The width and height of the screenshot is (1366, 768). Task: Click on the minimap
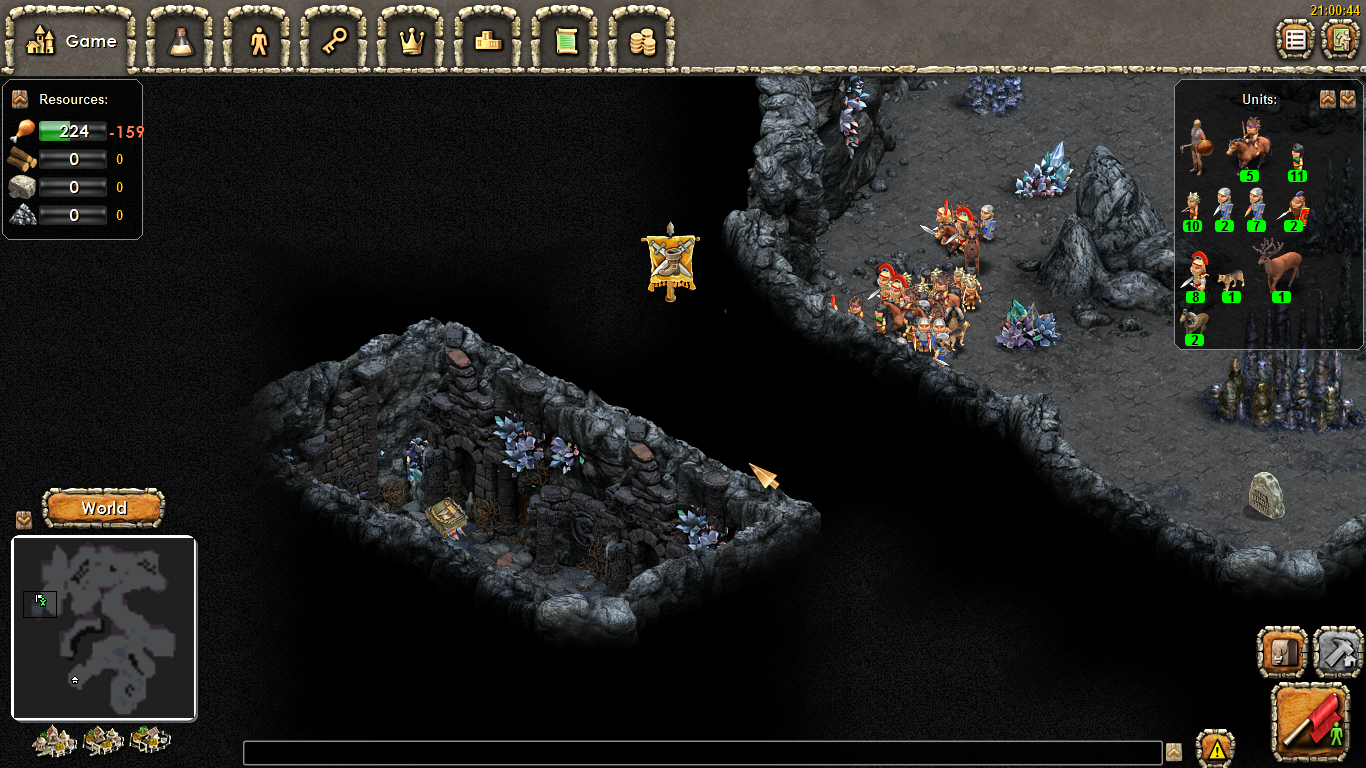104,628
